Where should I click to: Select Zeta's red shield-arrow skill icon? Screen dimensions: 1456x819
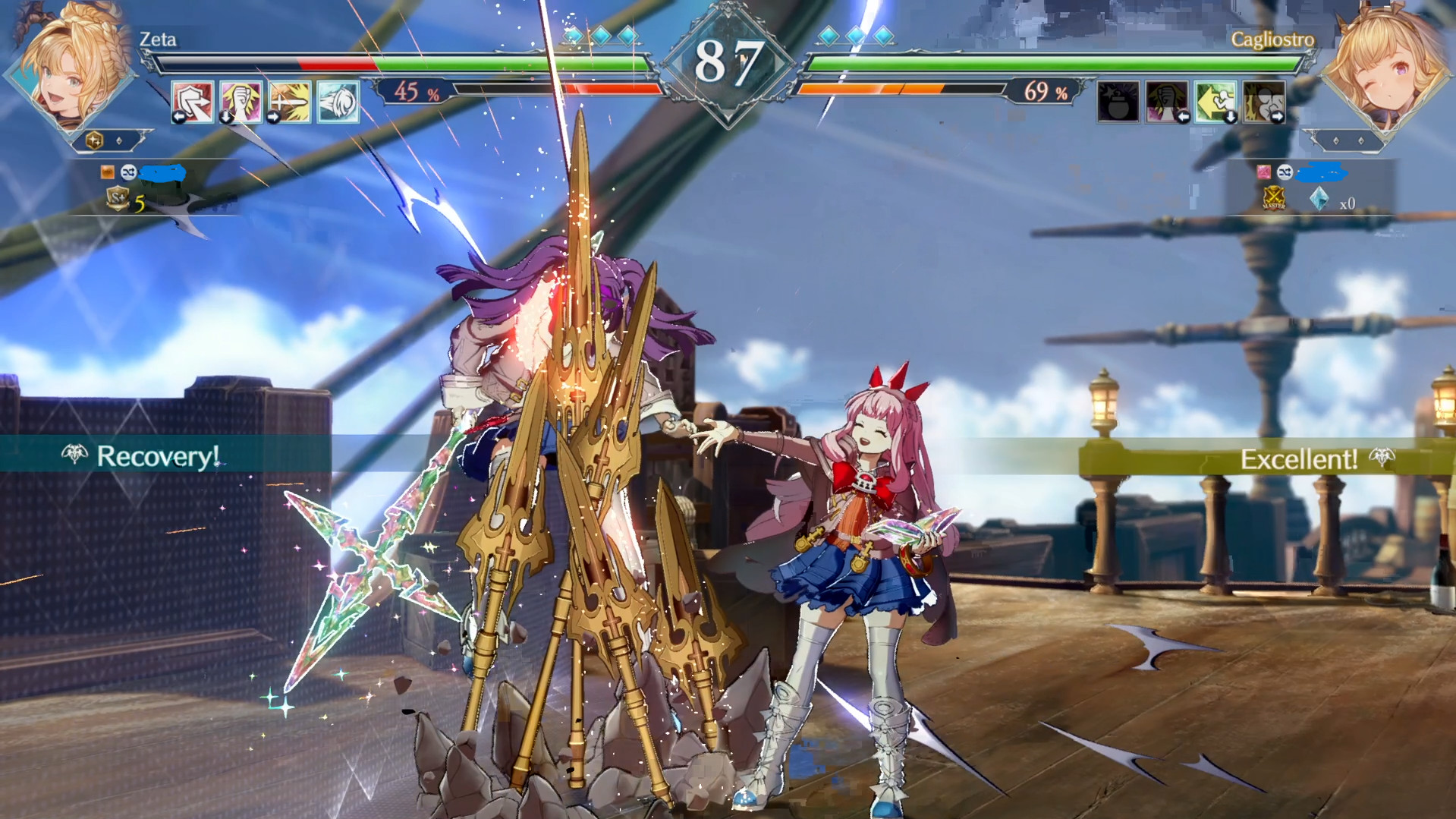(x=195, y=101)
